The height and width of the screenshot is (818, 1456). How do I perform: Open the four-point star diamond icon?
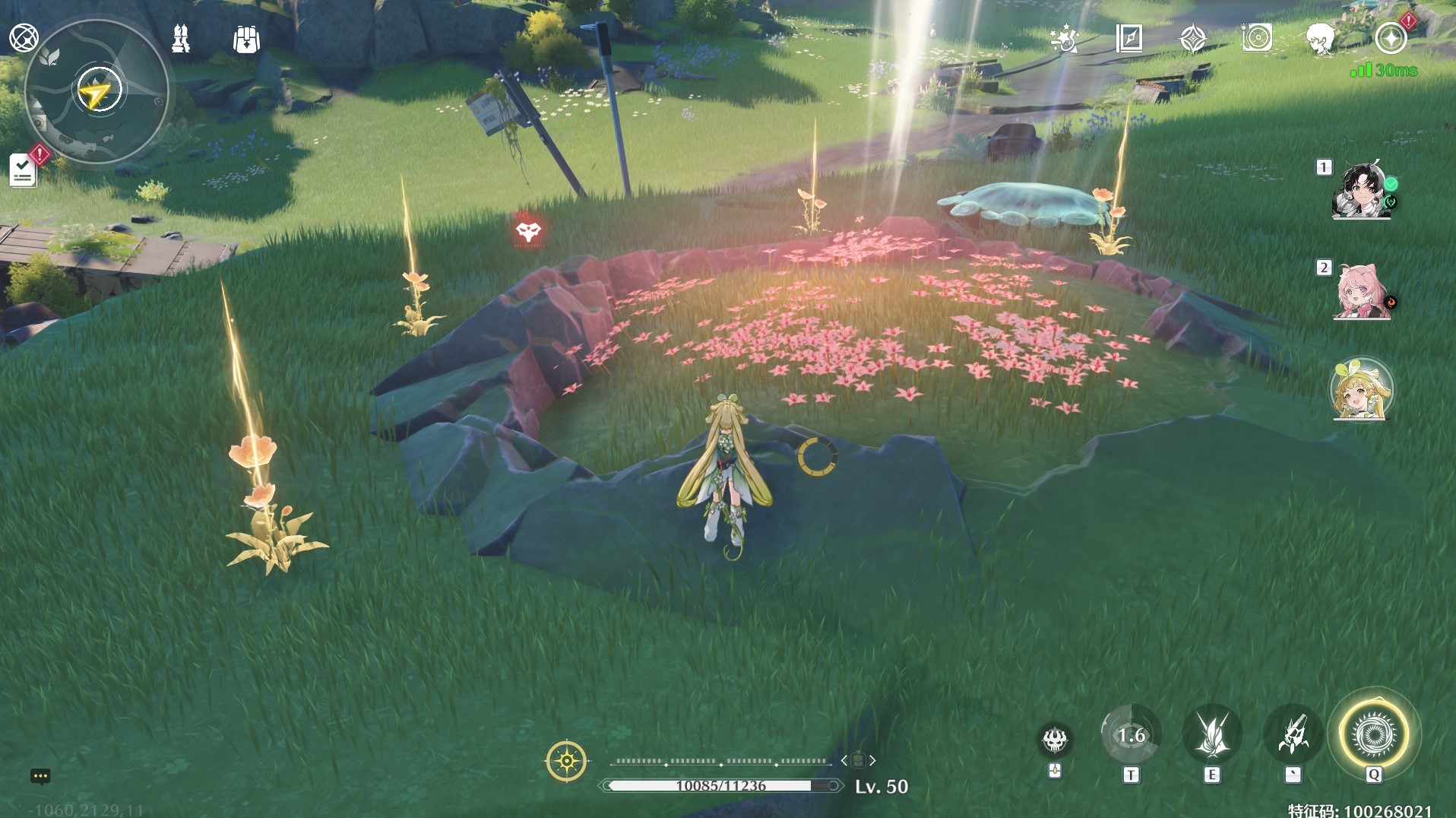1193,38
